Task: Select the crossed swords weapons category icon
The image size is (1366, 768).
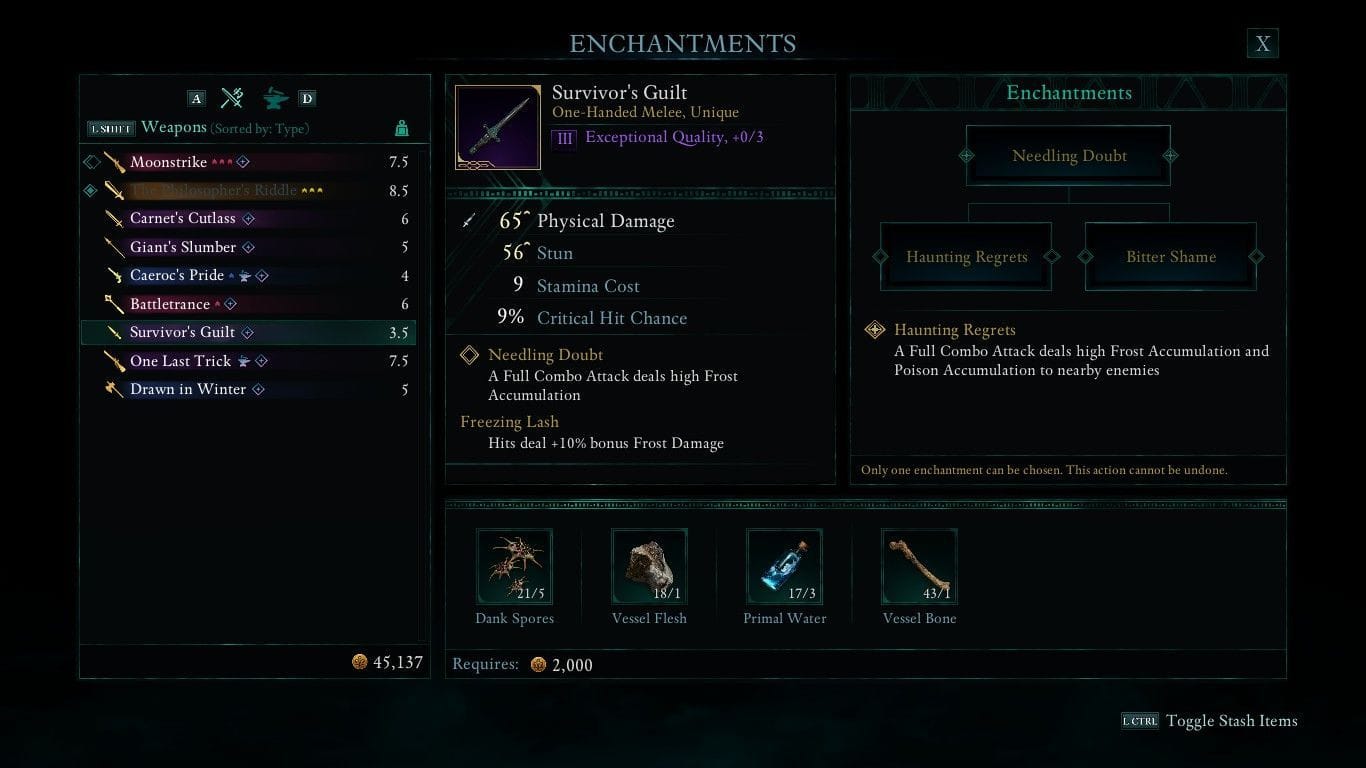Action: tap(232, 97)
